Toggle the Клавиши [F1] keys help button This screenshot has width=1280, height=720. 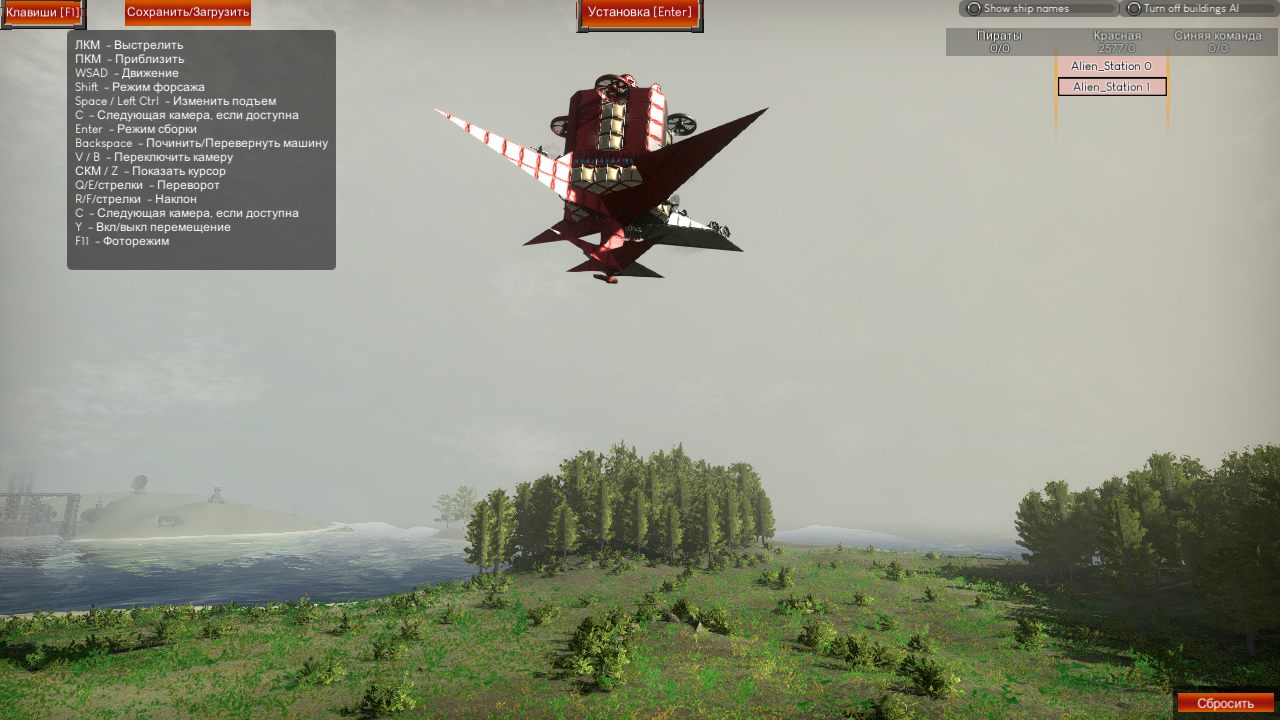coord(42,13)
